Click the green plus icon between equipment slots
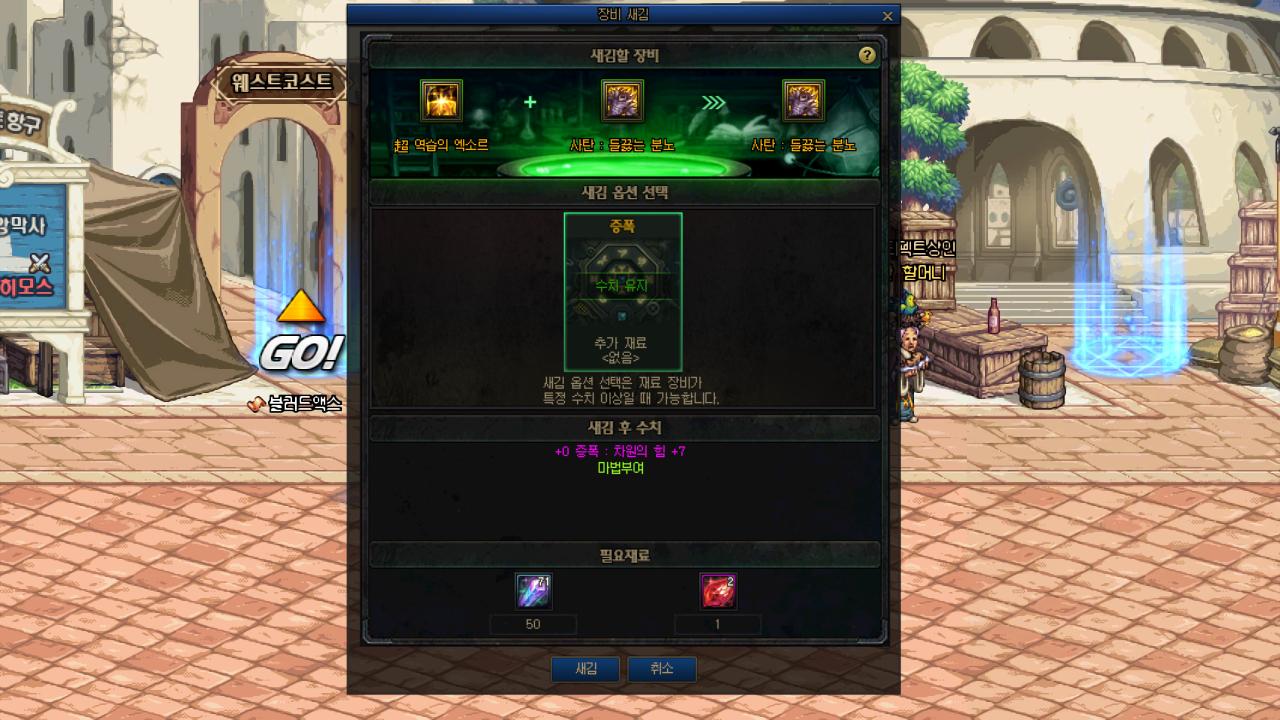 click(530, 102)
